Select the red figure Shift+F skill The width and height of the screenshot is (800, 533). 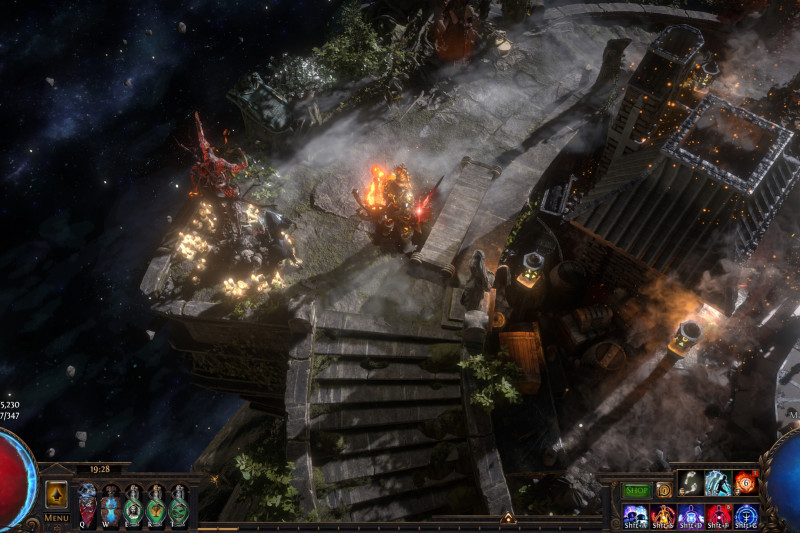point(718,516)
